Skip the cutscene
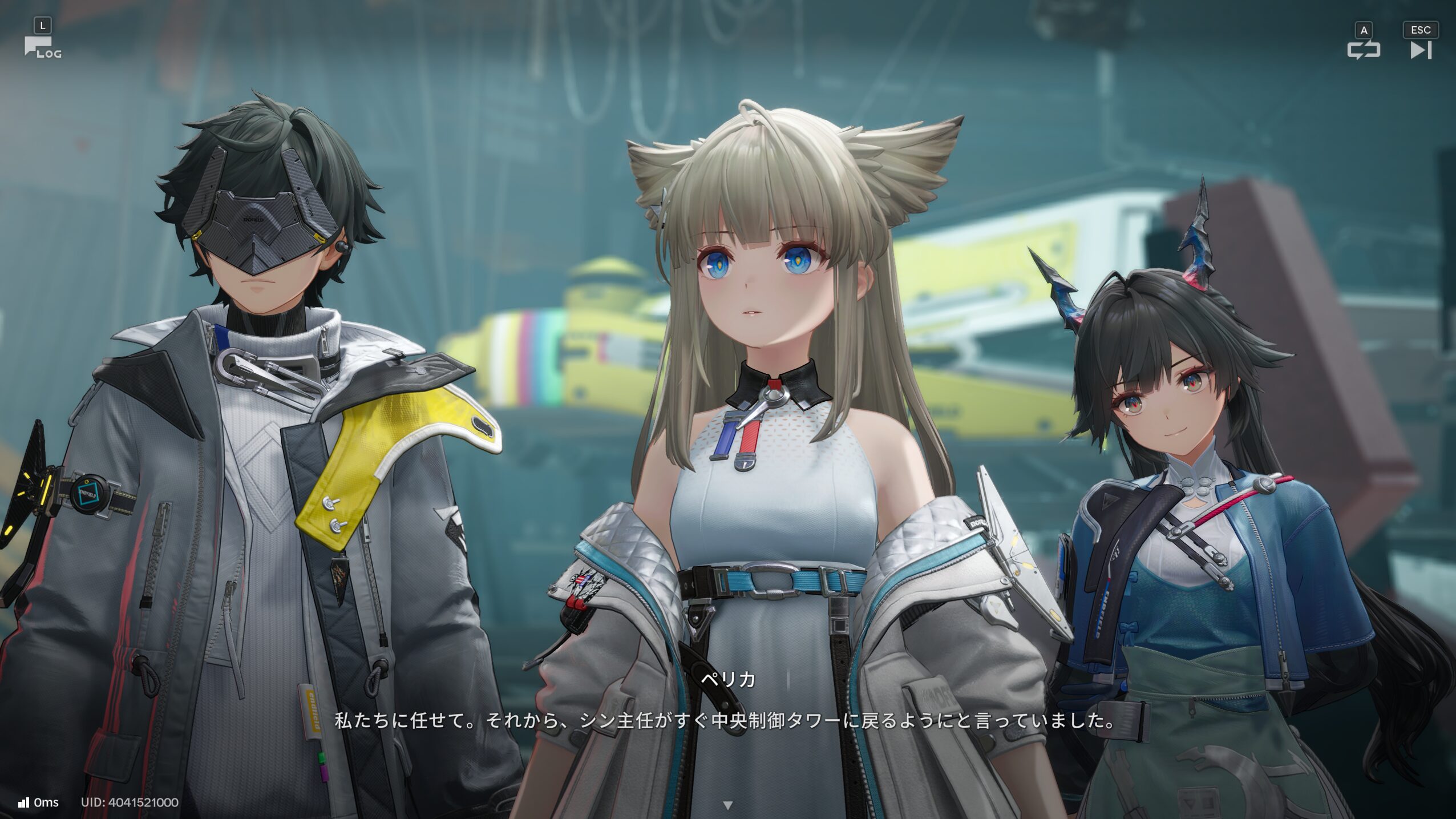Screen dimensions: 1456x819 coord(1421,50)
